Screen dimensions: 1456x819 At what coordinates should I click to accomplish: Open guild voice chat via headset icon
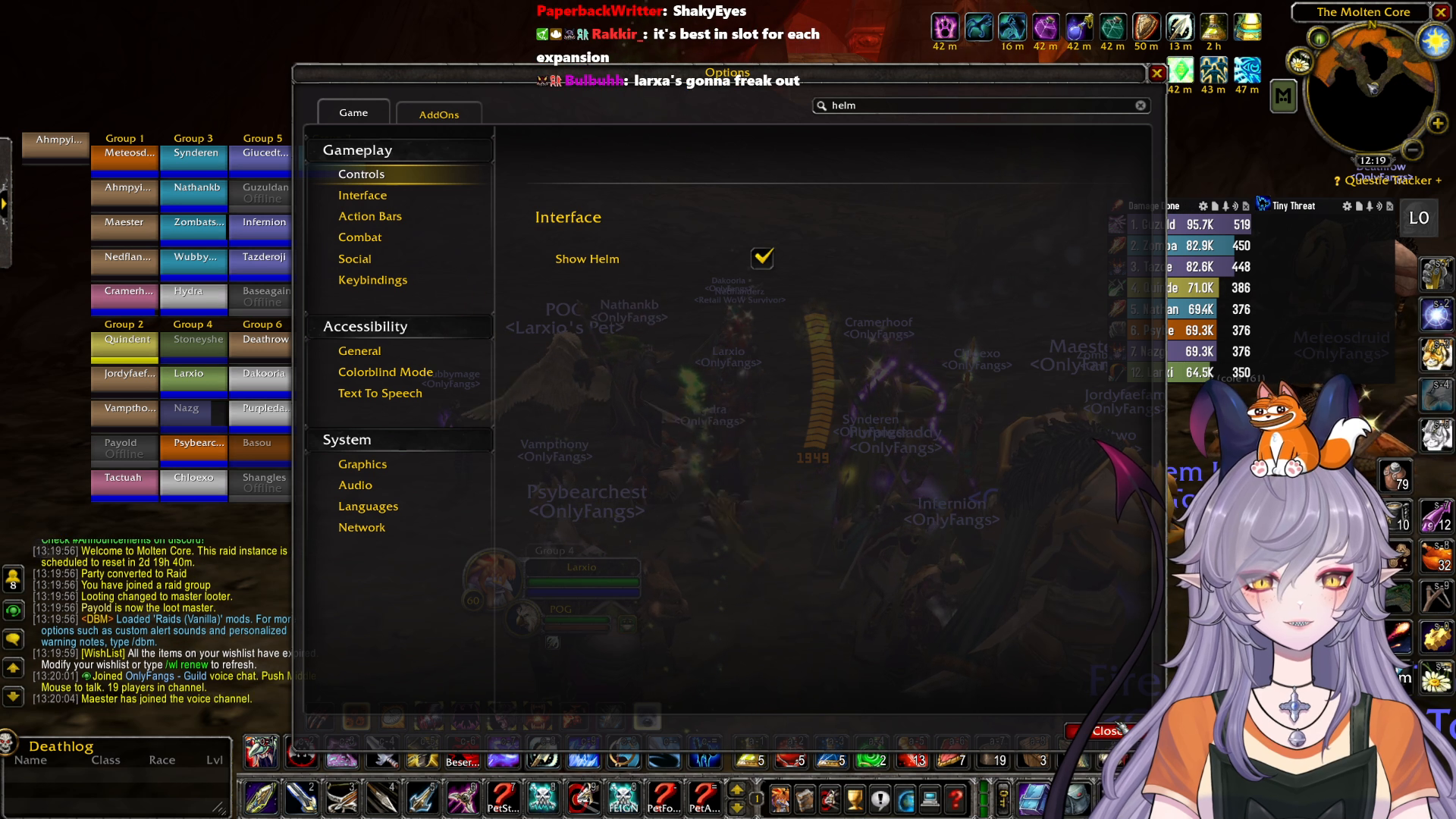[x=13, y=609]
